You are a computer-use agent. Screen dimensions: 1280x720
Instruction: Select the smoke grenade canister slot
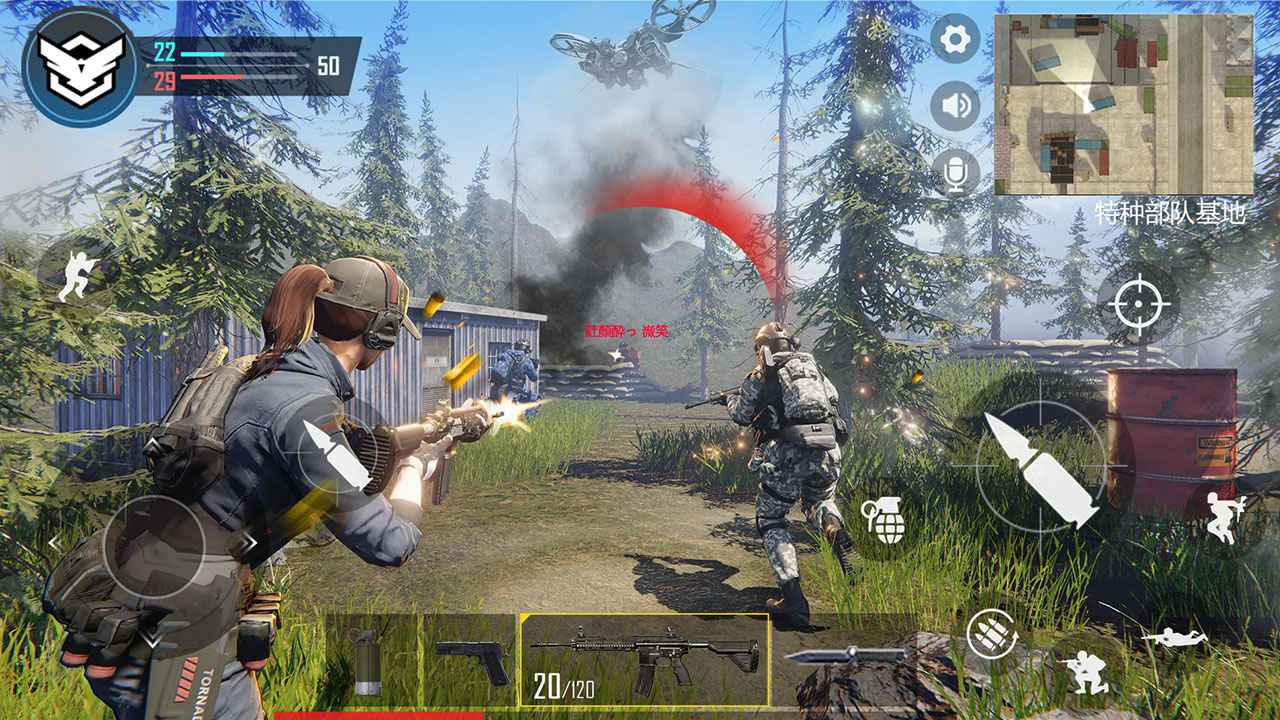click(x=367, y=660)
